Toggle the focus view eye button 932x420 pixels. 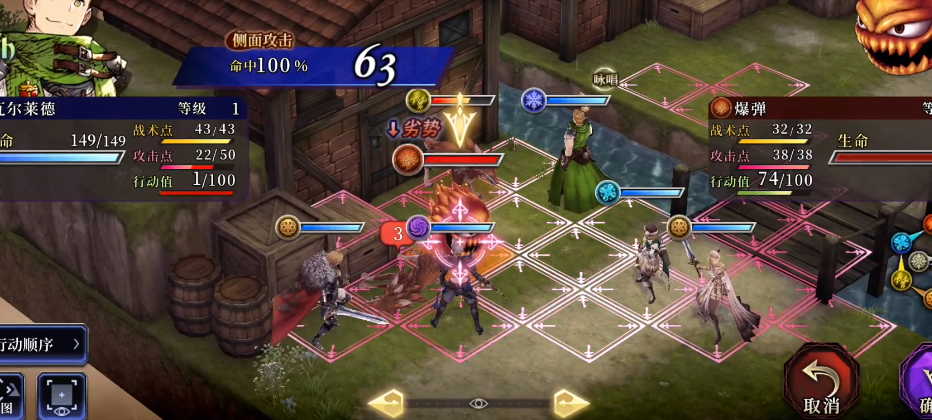coord(61,397)
